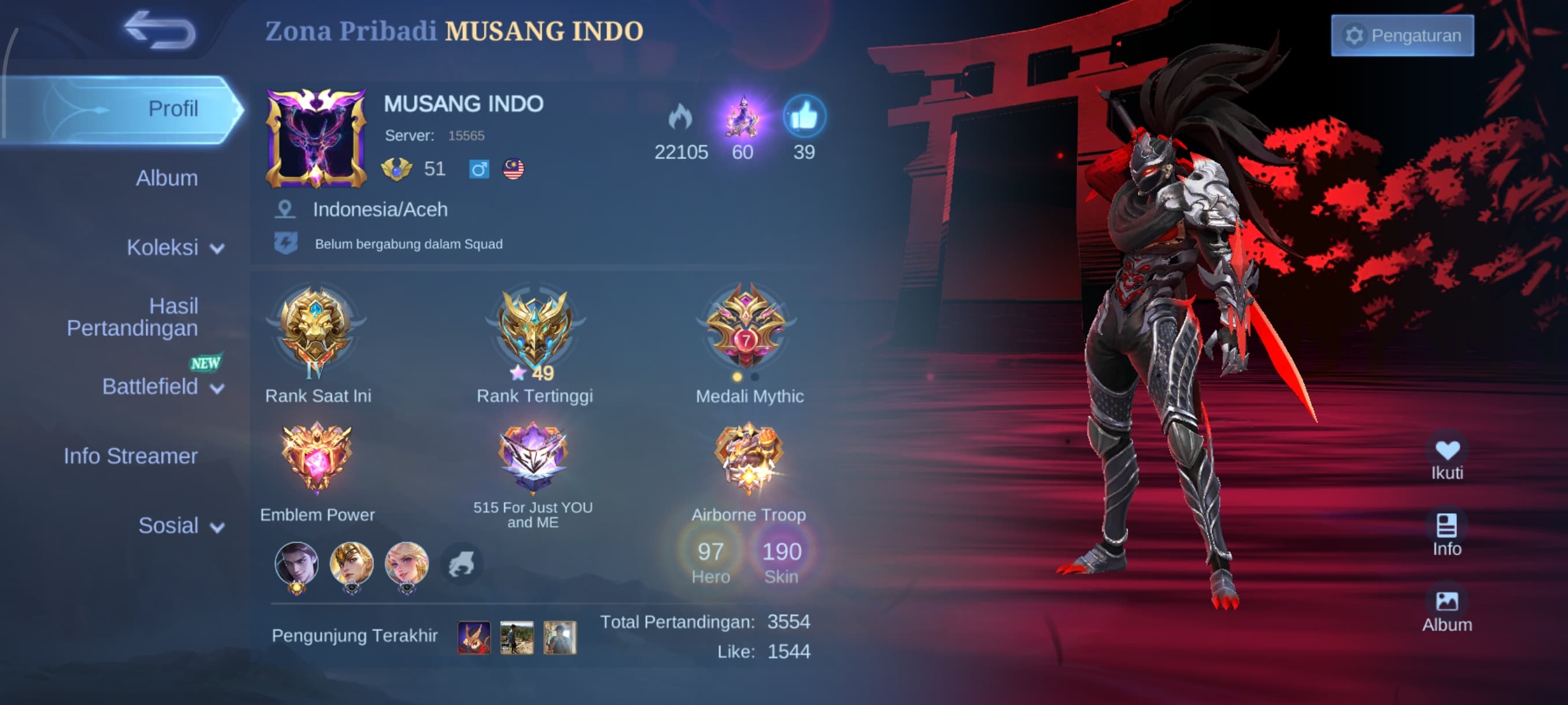This screenshot has width=1568, height=705.
Task: Open the Album button with picture icon
Action: tap(1447, 611)
